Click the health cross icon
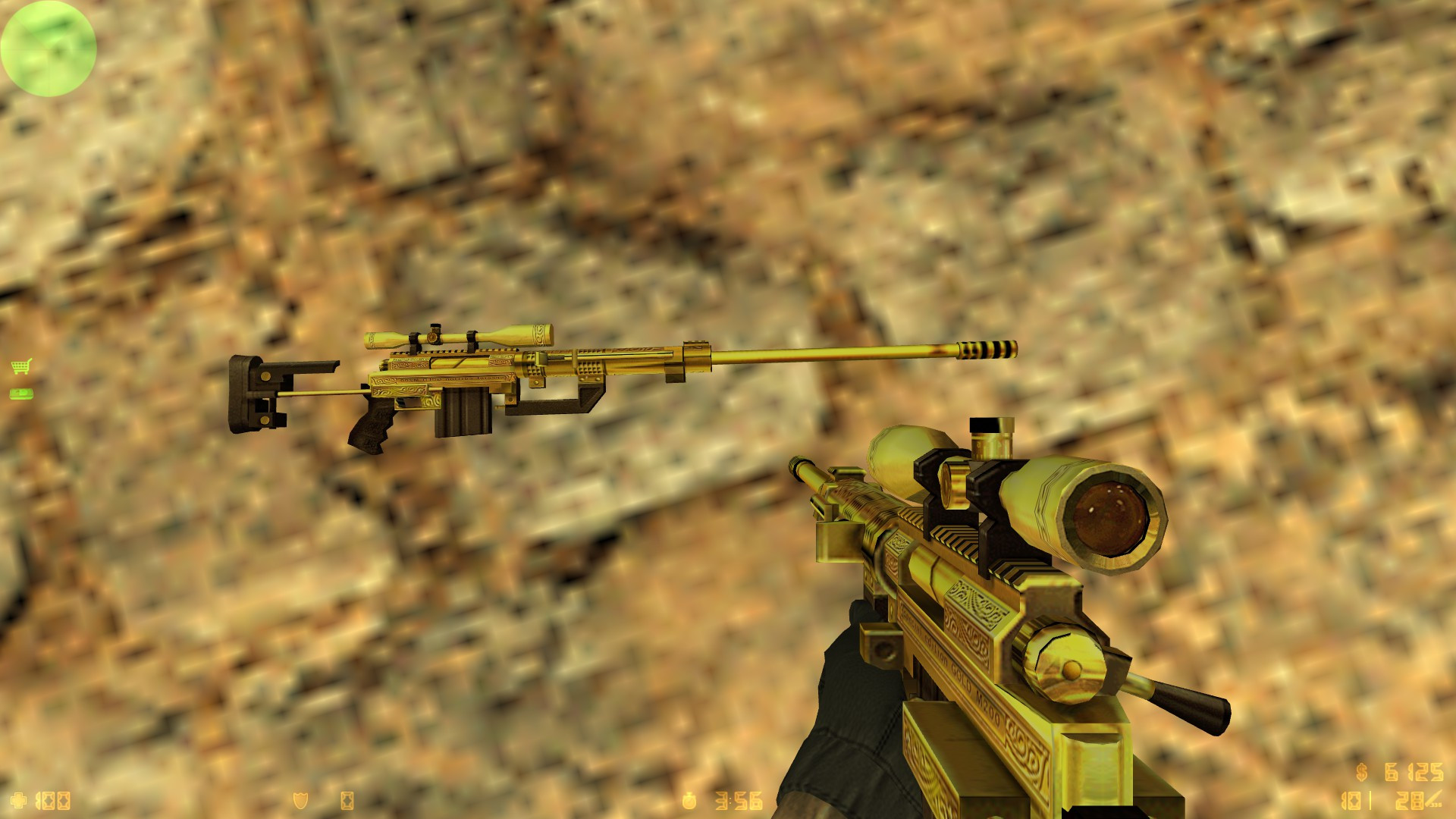Image resolution: width=1456 pixels, height=819 pixels. pos(19,800)
